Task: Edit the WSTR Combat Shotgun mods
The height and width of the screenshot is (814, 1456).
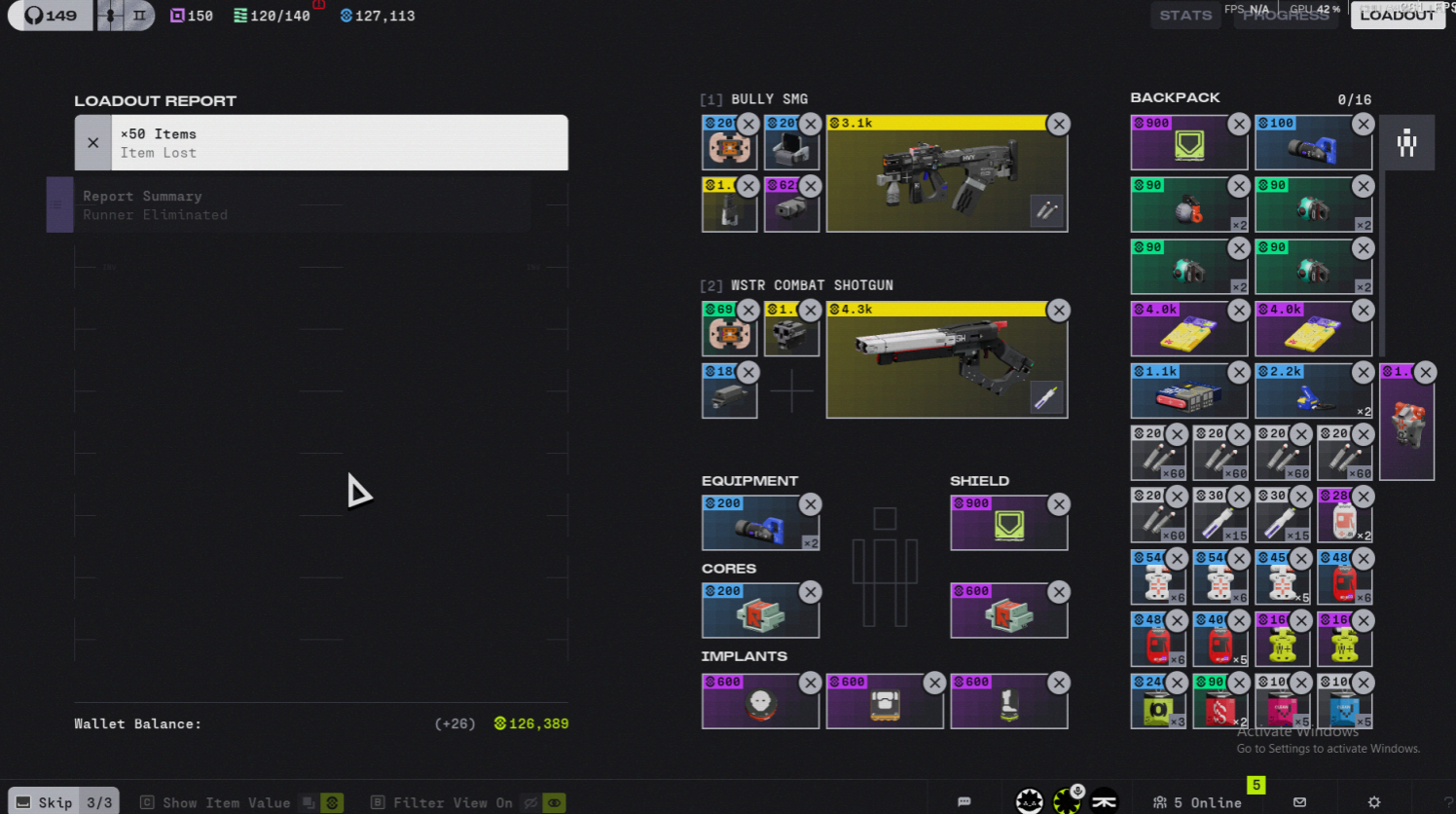Action: (x=1046, y=397)
